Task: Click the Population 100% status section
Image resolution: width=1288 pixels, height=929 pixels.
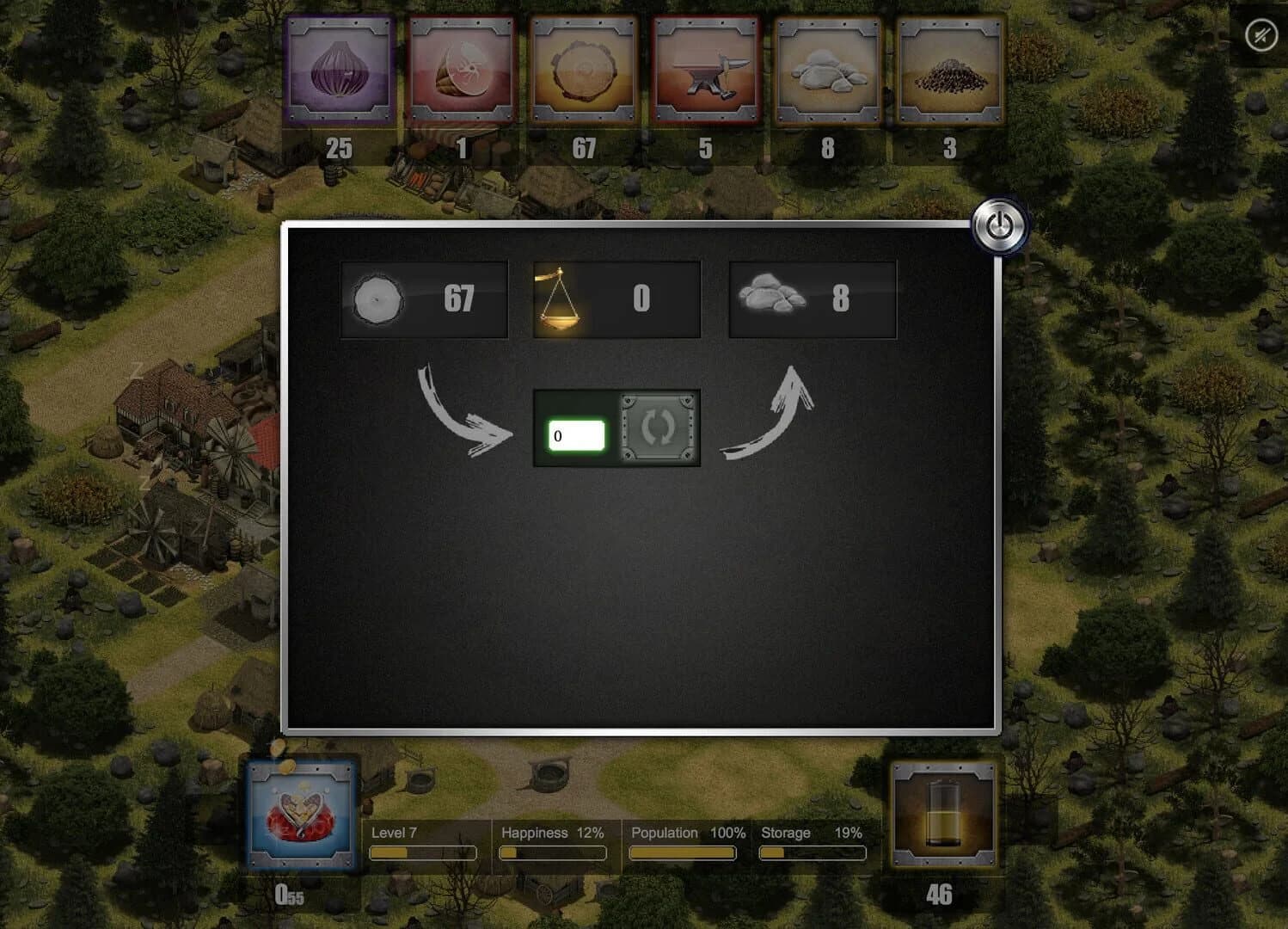Action: tap(682, 843)
